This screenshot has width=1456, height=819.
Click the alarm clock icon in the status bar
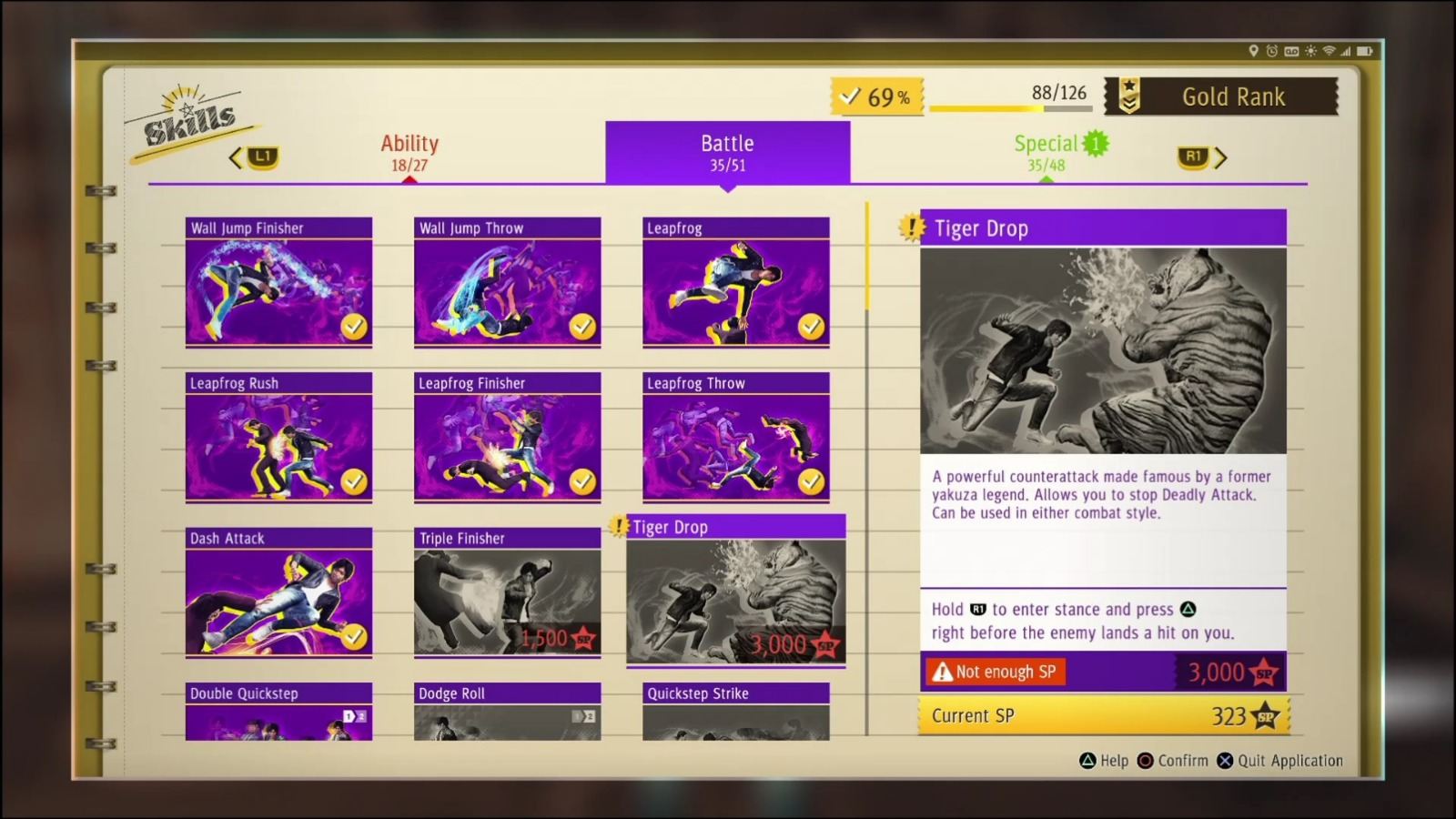tap(1272, 52)
